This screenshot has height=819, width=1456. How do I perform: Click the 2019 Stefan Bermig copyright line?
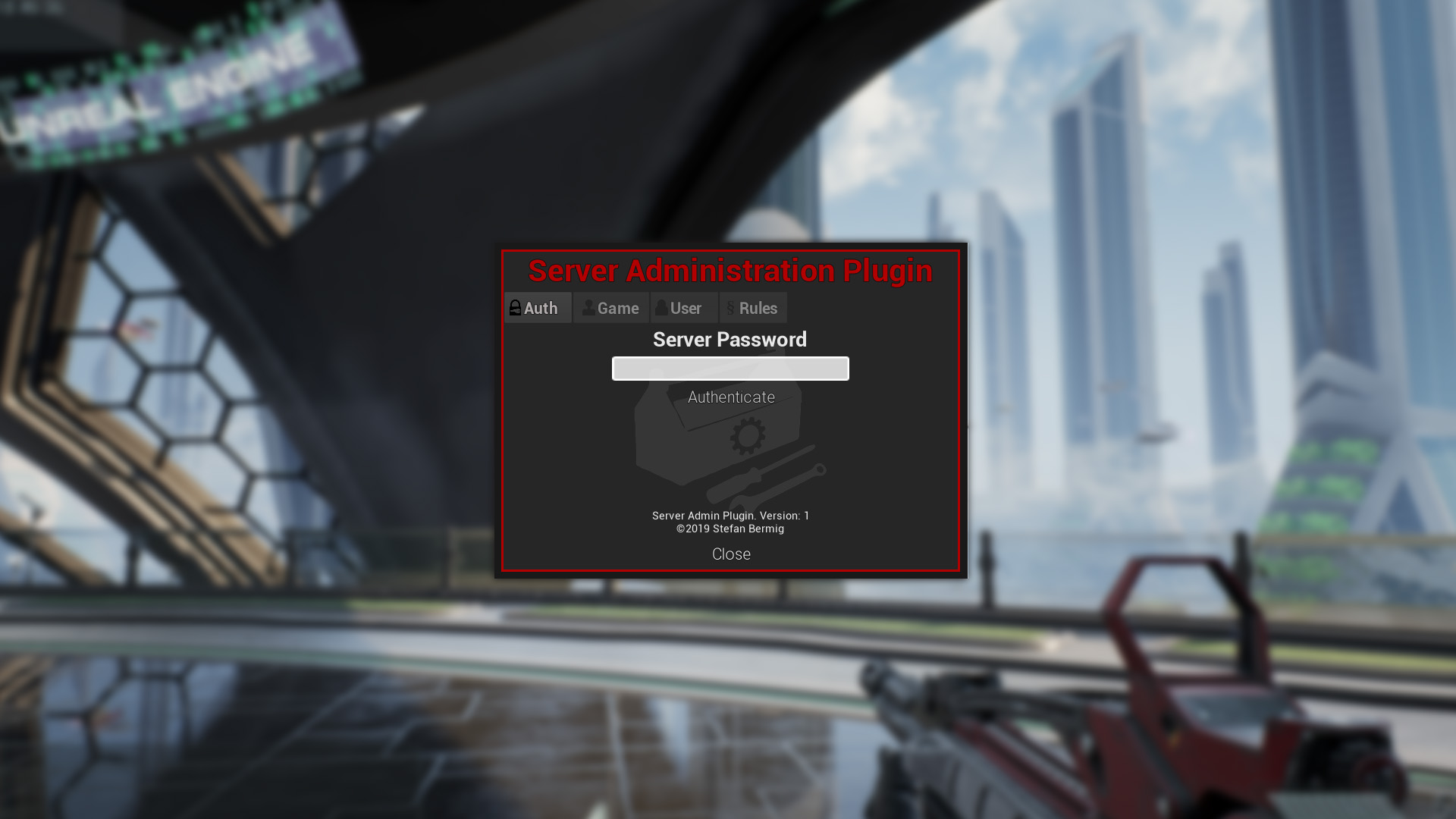coord(730,529)
